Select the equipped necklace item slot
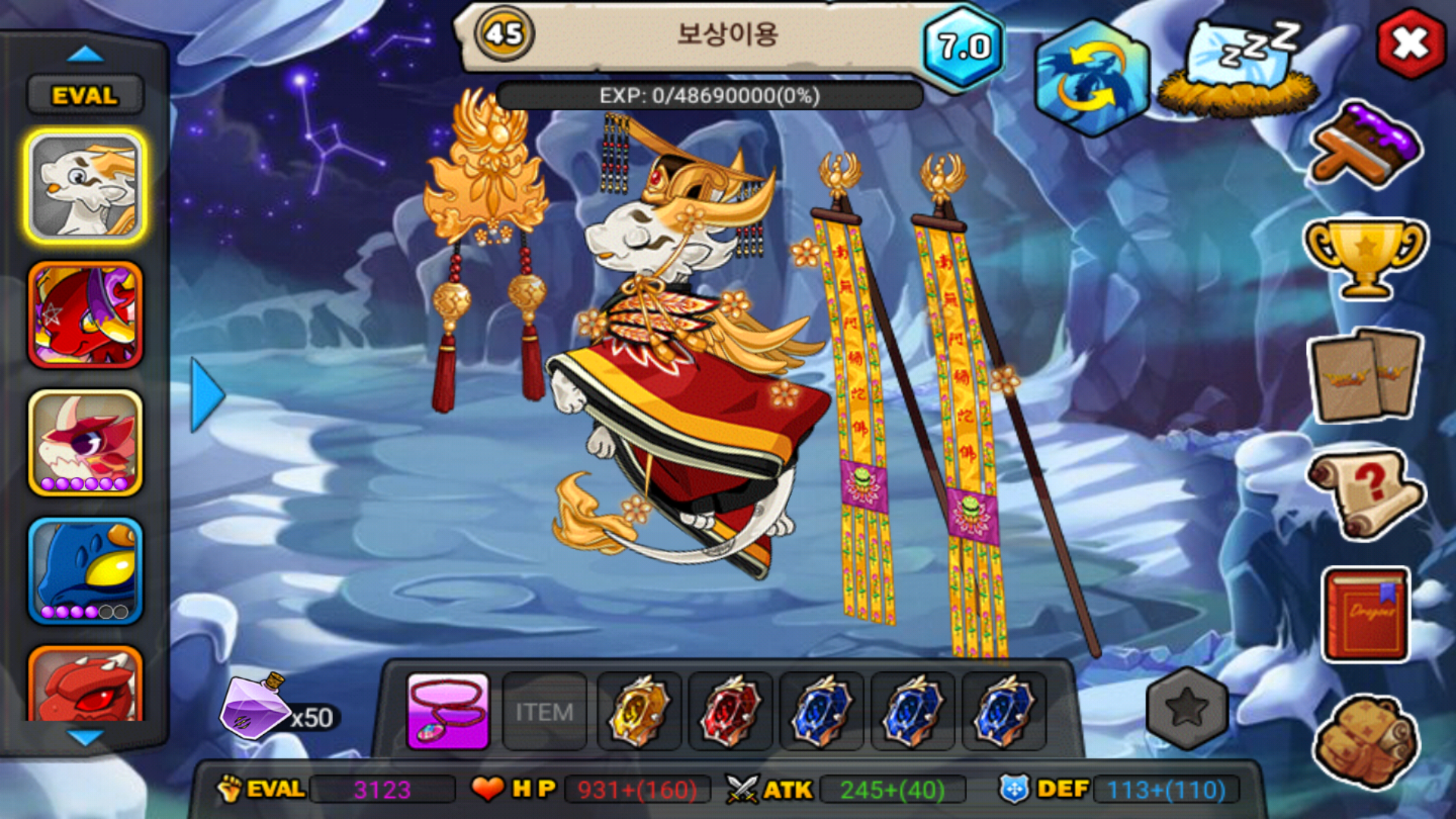1456x819 pixels. coord(448,711)
